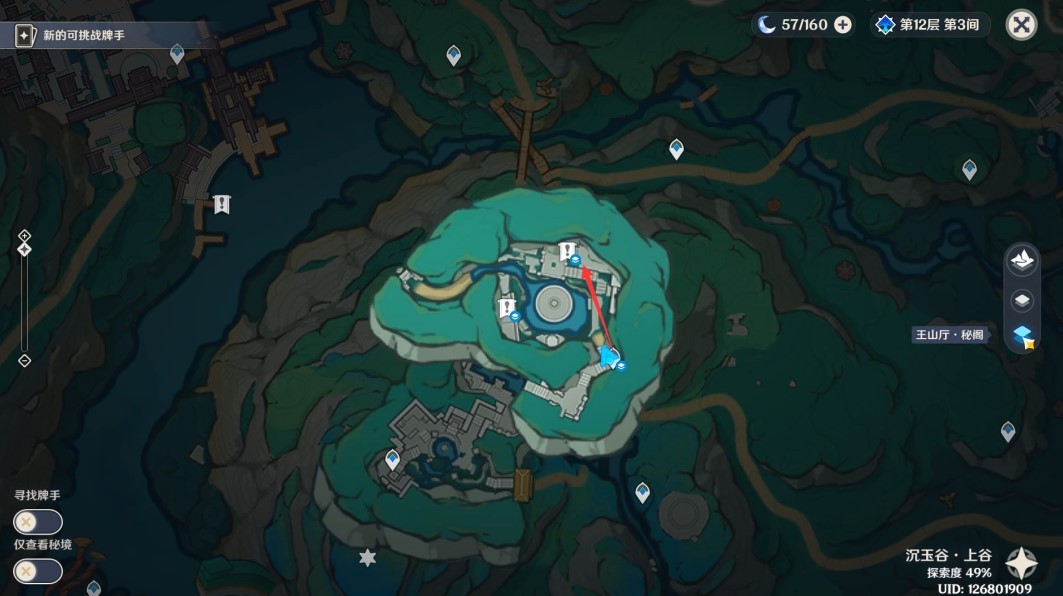
Task: Select the blue player location arrow marker
Action: 609,357
